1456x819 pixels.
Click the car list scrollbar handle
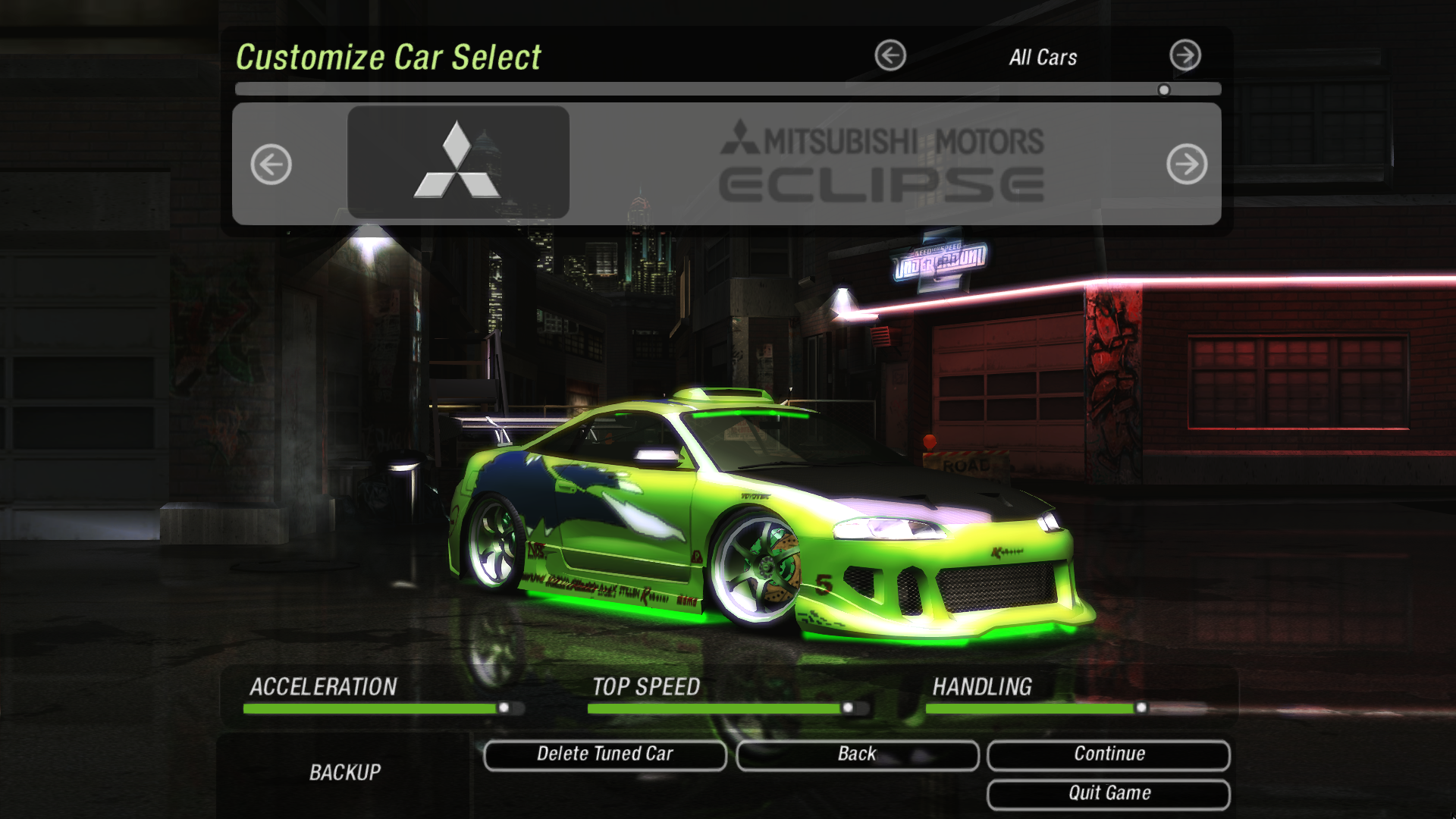click(1164, 90)
